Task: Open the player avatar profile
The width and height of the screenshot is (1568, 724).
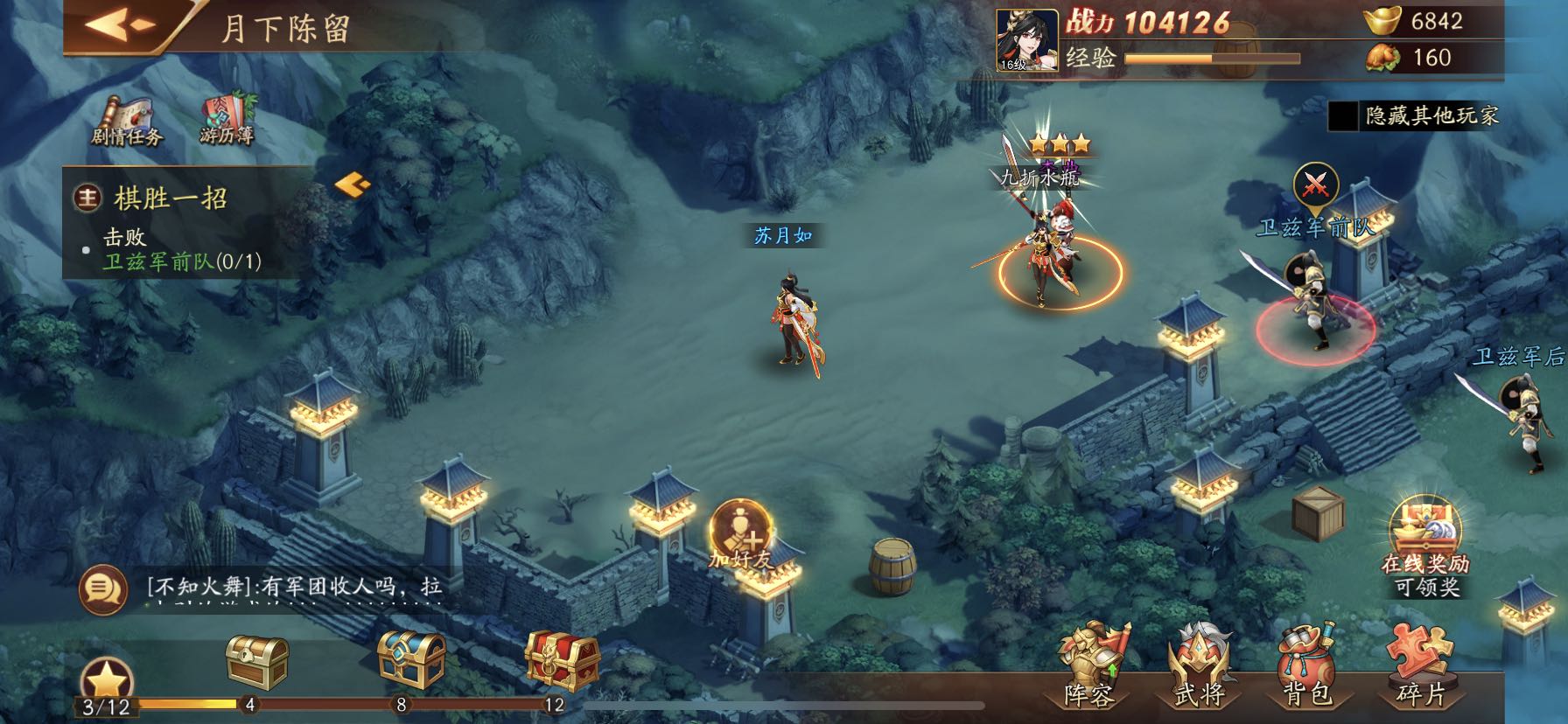Action: point(1027,39)
